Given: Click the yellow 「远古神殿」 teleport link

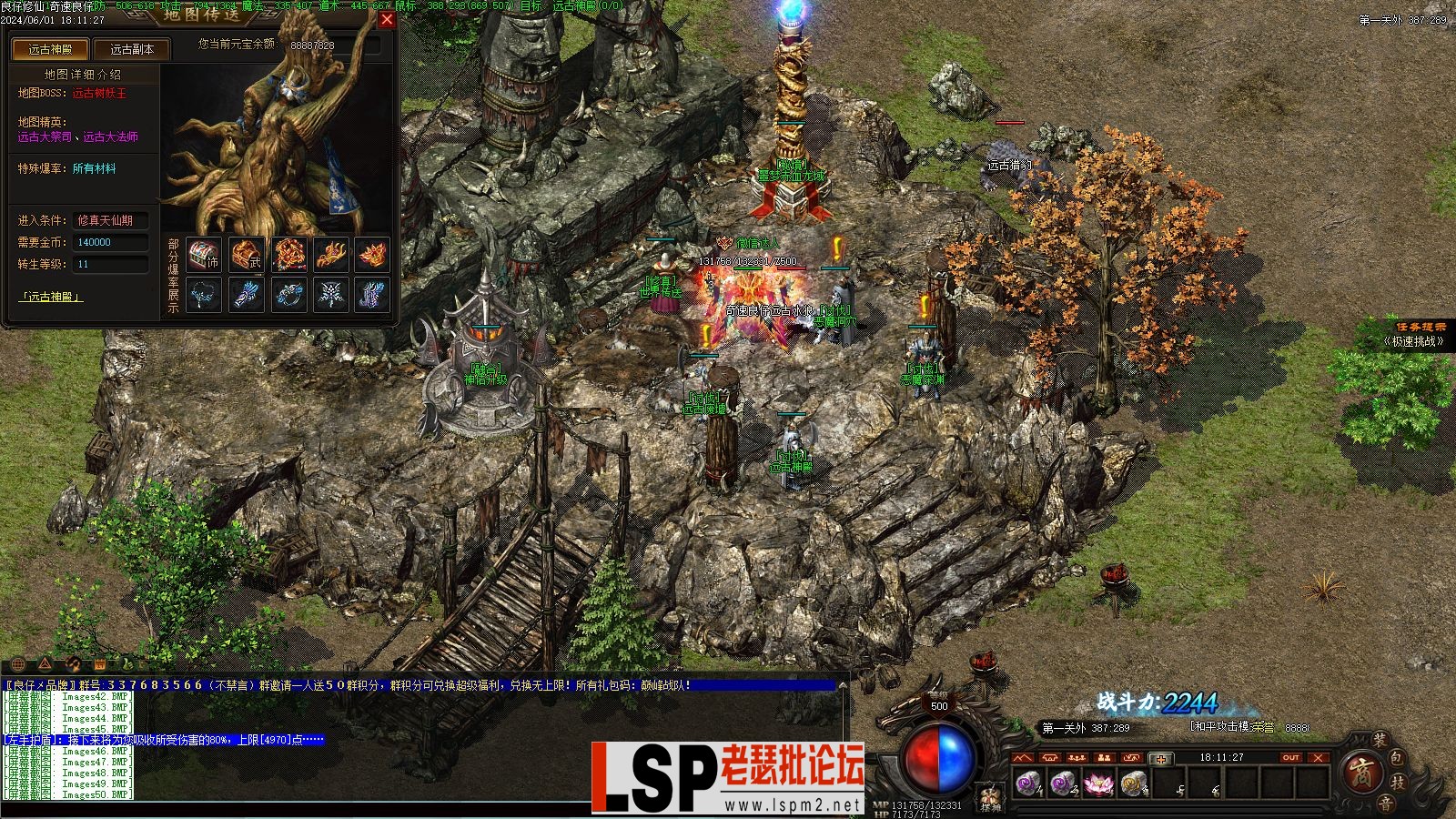Looking at the screenshot, I should point(51,297).
